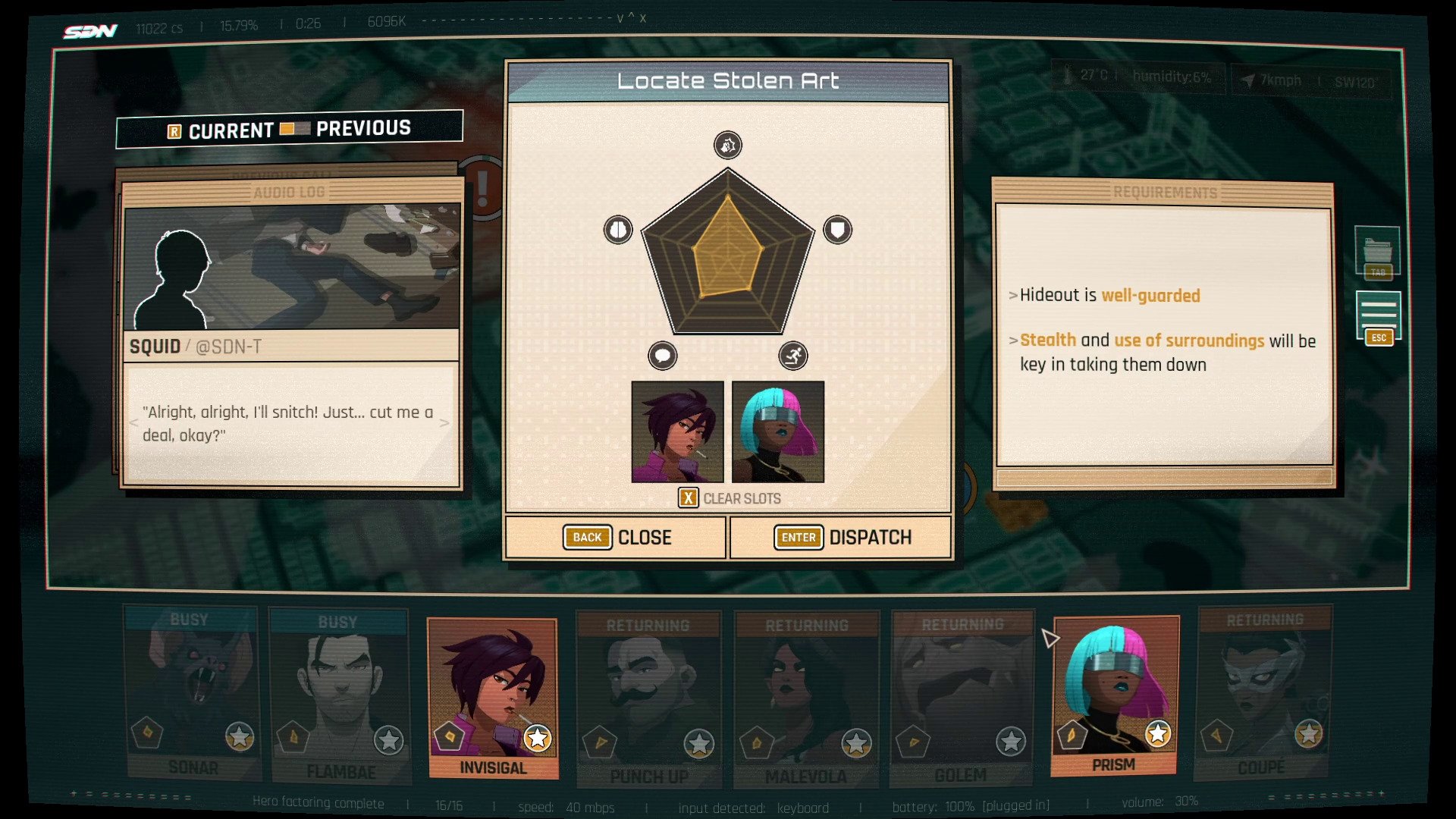The height and width of the screenshot is (819, 1456).
Task: Close the Locate Stolen Art panel
Action: point(617,538)
